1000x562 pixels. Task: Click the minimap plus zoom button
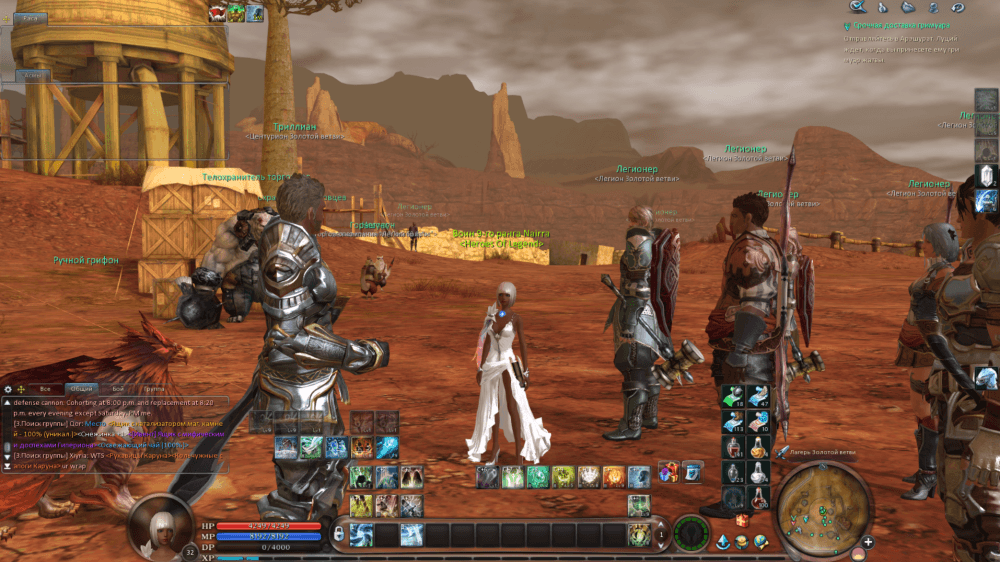867,542
